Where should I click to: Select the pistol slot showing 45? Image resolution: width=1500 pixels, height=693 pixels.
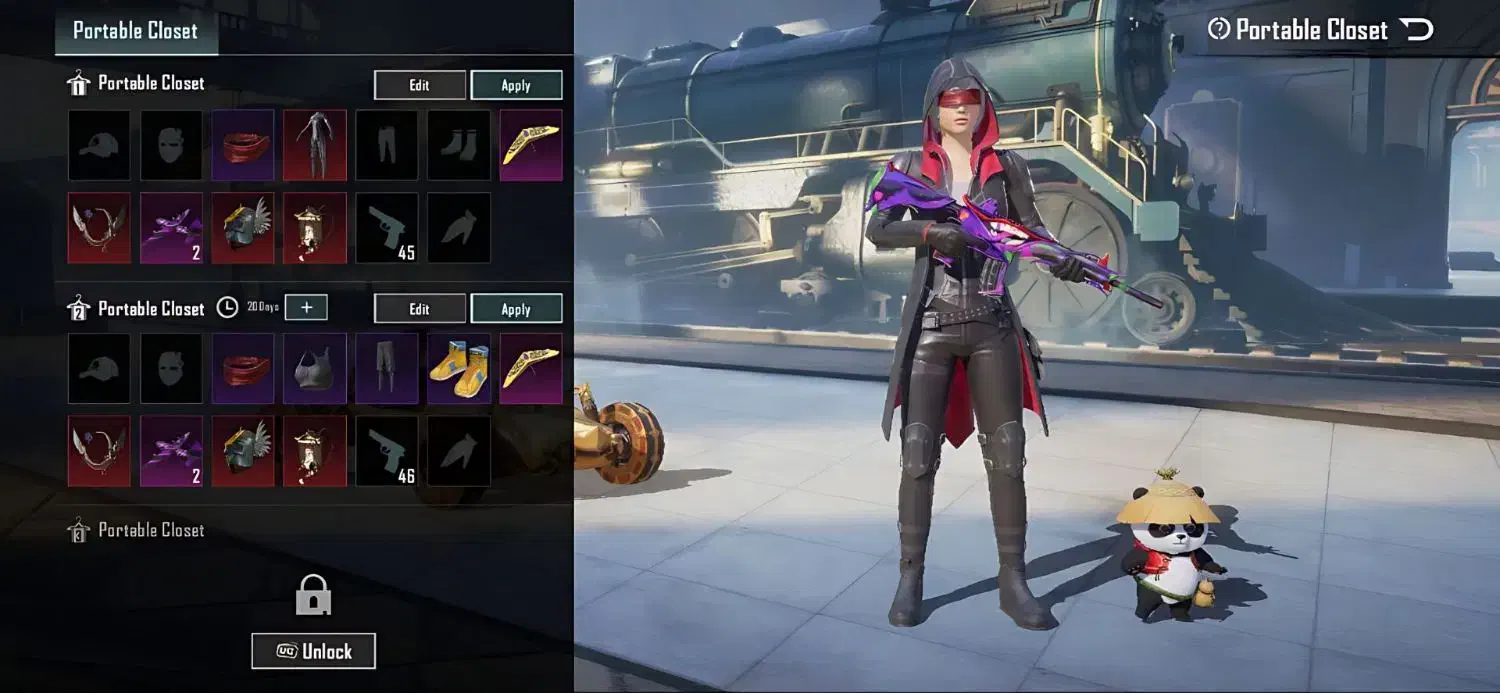pos(387,228)
